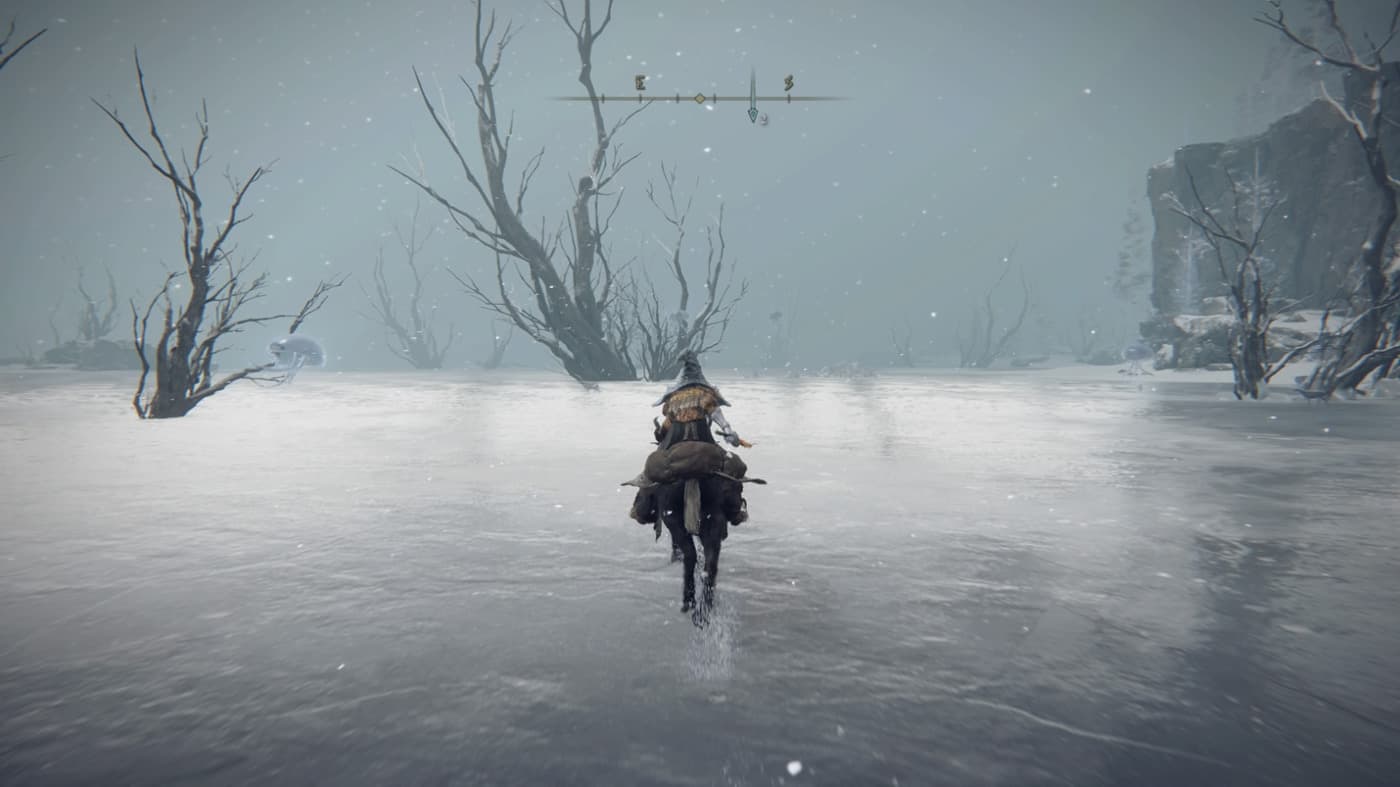Image resolution: width=1400 pixels, height=787 pixels.
Task: Select the gold diamond marker on the compass
Action: [699, 98]
